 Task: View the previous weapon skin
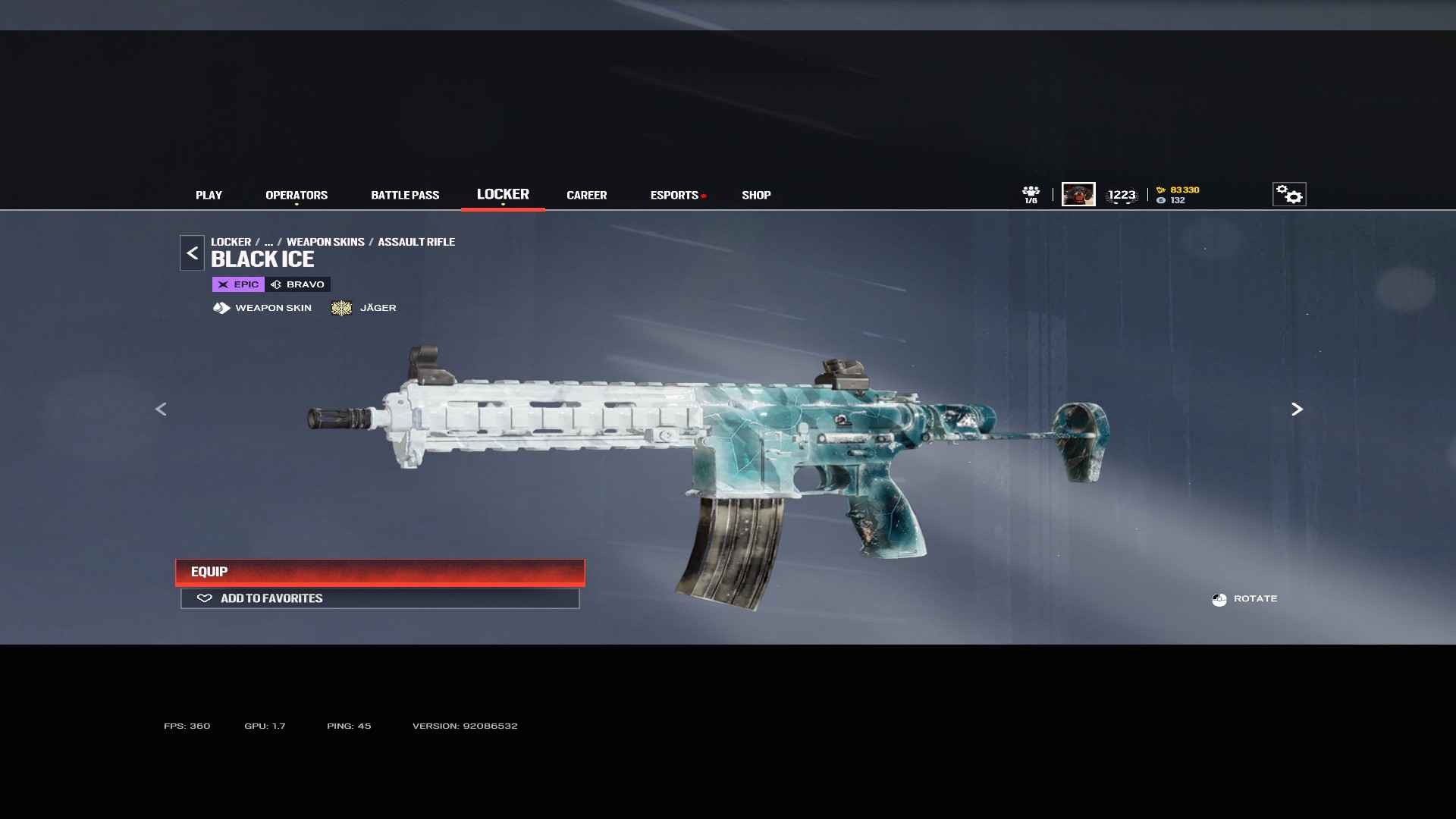161,409
